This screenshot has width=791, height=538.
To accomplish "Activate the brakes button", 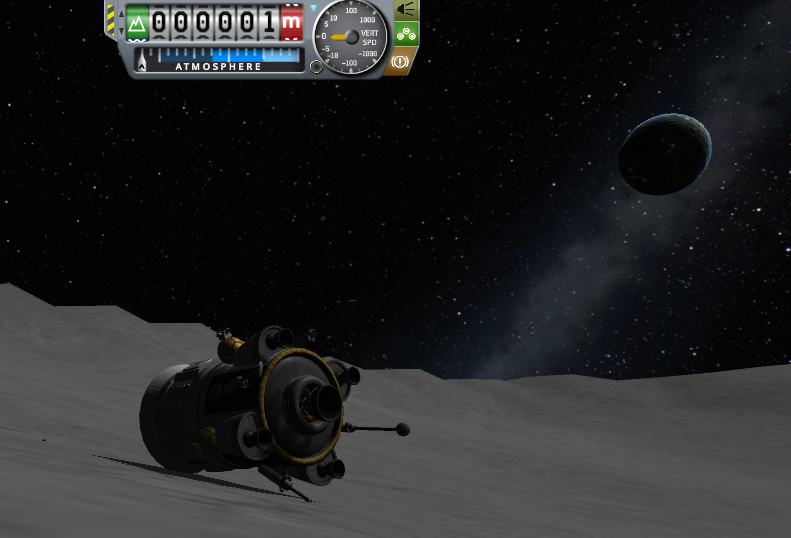I will [x=402, y=61].
